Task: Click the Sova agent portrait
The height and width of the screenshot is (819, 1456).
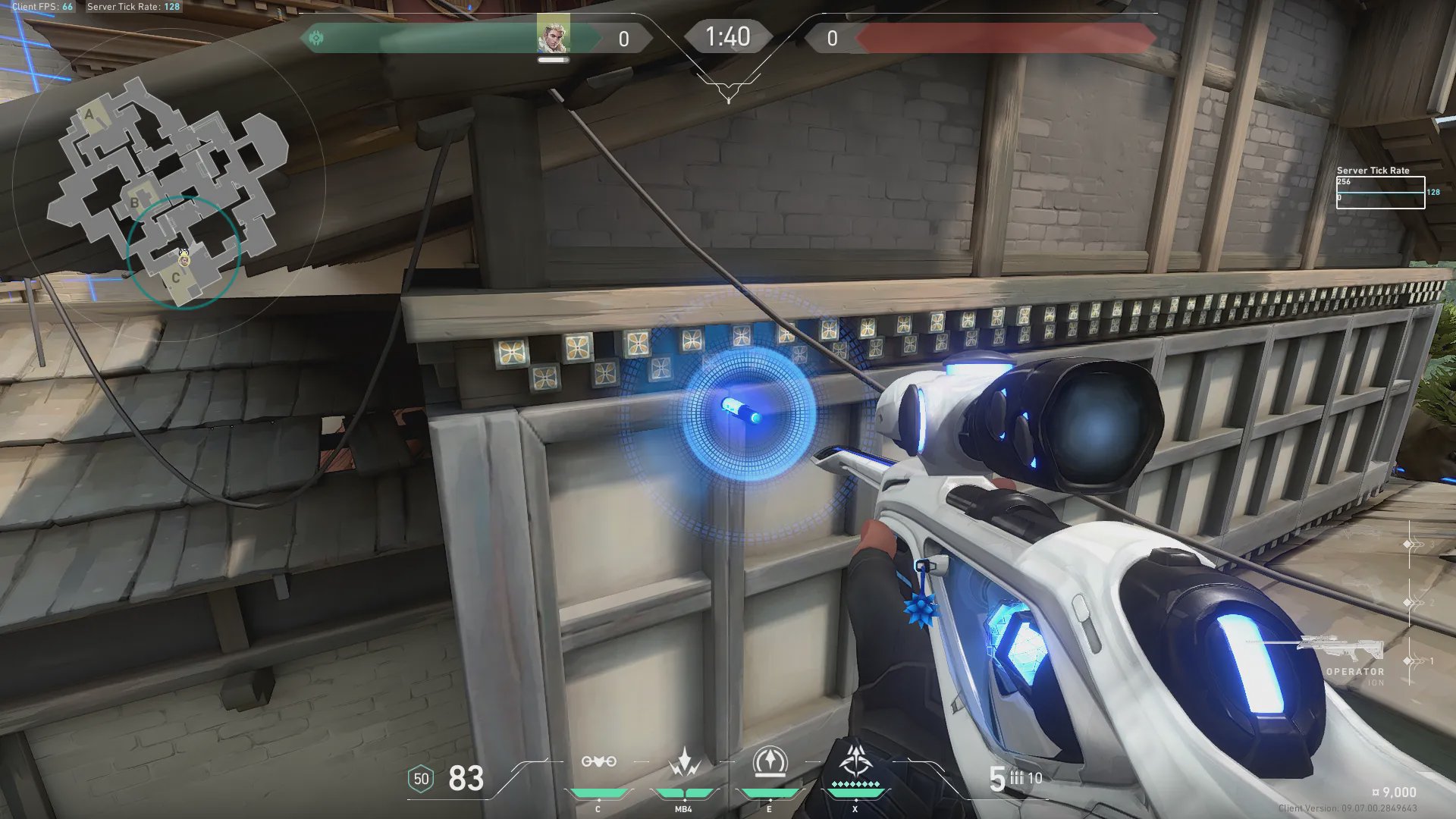Action: coord(553,36)
